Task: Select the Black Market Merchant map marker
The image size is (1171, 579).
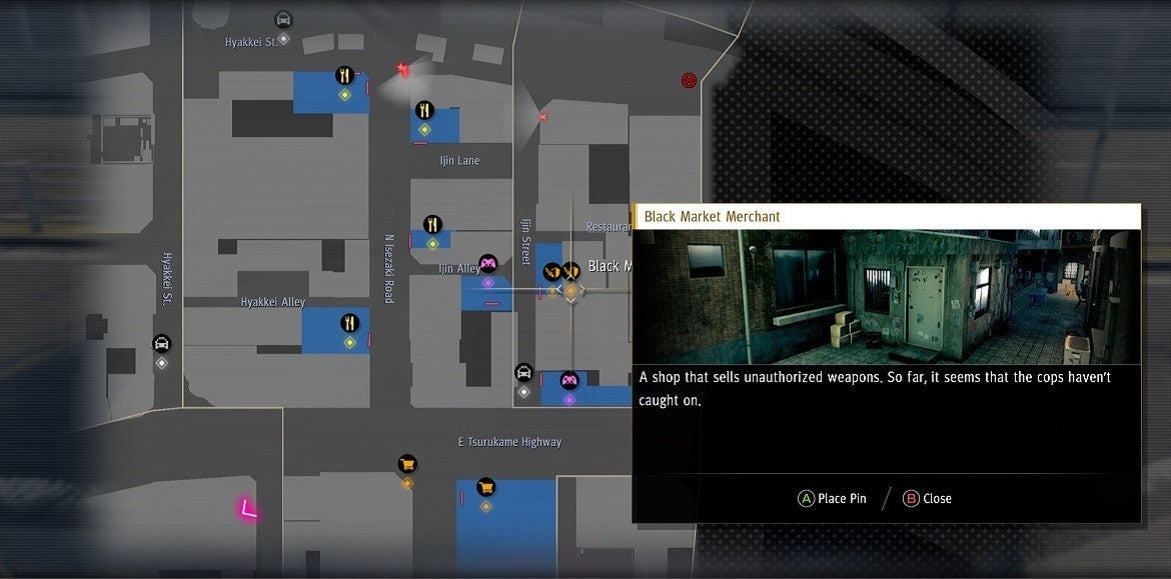Action: (x=571, y=271)
